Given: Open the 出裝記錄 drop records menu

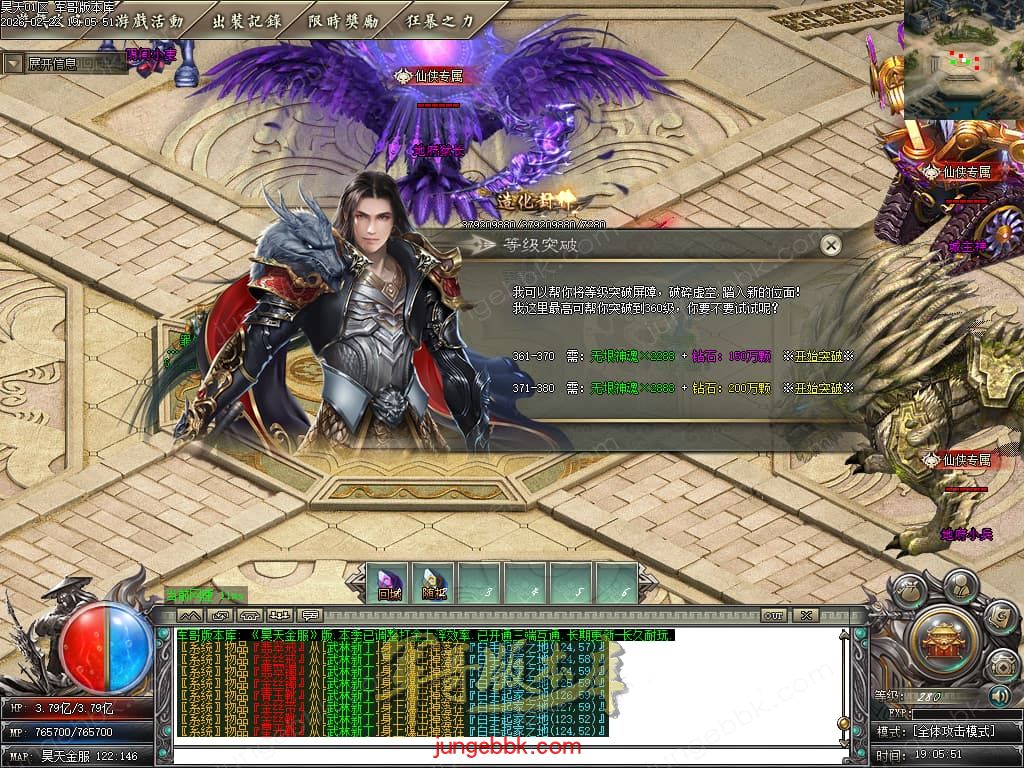Looking at the screenshot, I should point(246,20).
